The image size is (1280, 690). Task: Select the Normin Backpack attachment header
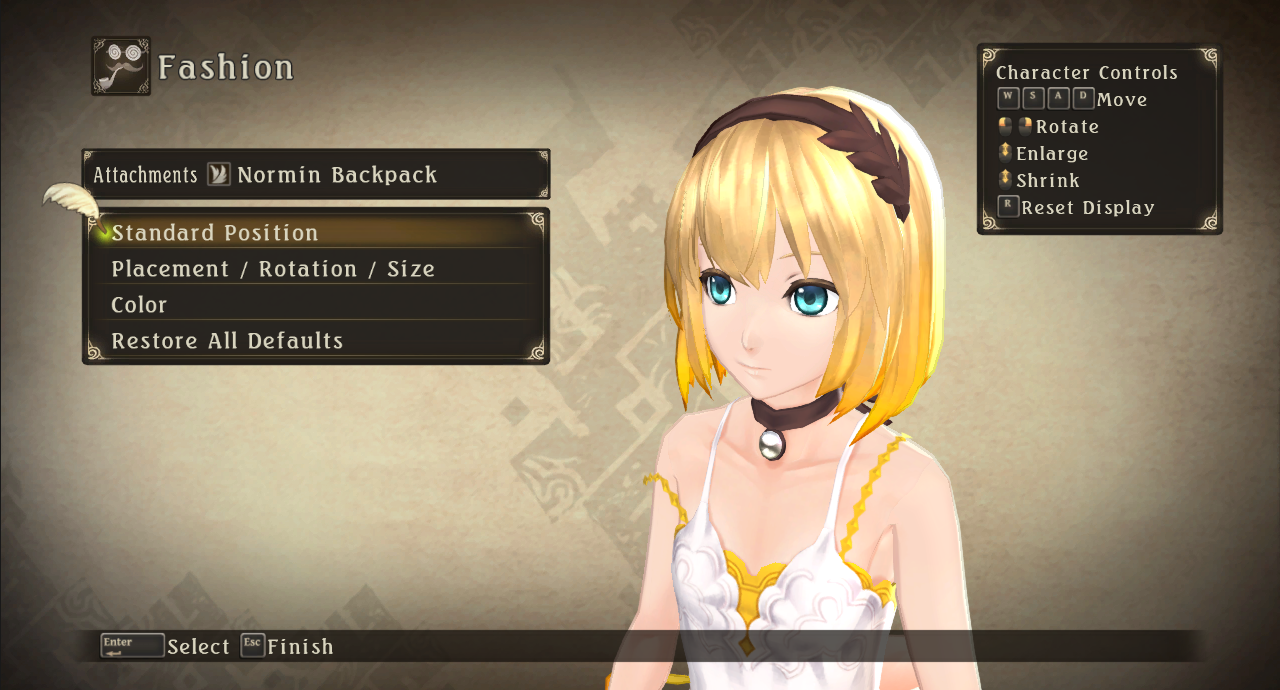point(336,175)
